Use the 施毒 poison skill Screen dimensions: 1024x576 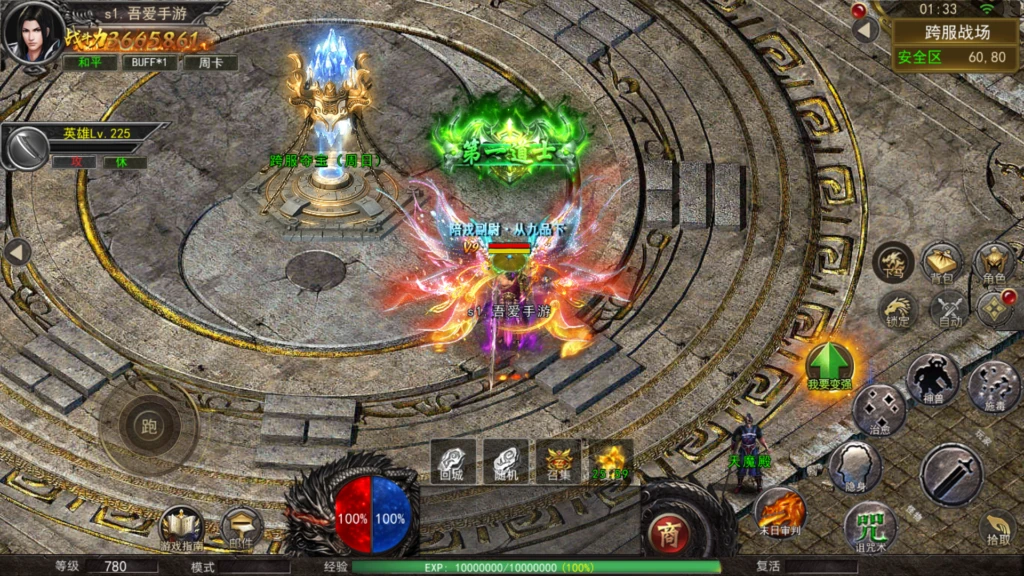[993, 385]
